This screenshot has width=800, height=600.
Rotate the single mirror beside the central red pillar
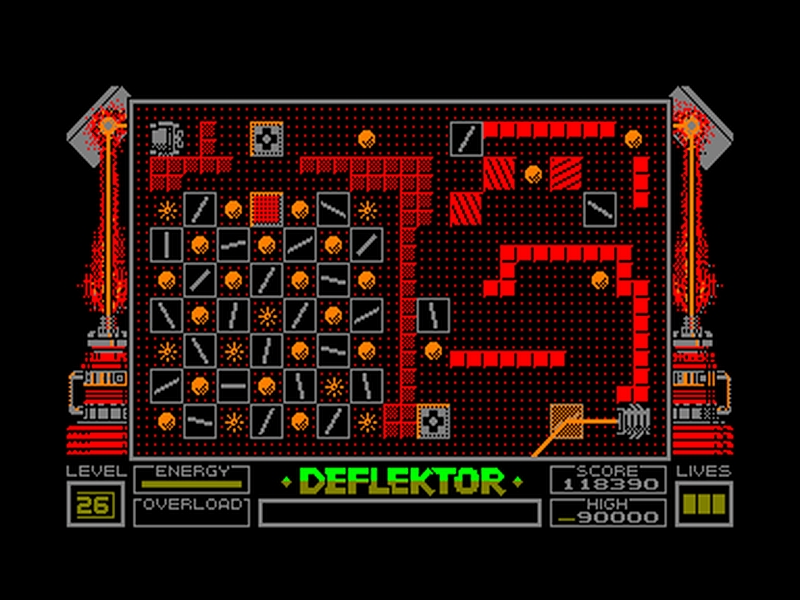click(x=433, y=315)
